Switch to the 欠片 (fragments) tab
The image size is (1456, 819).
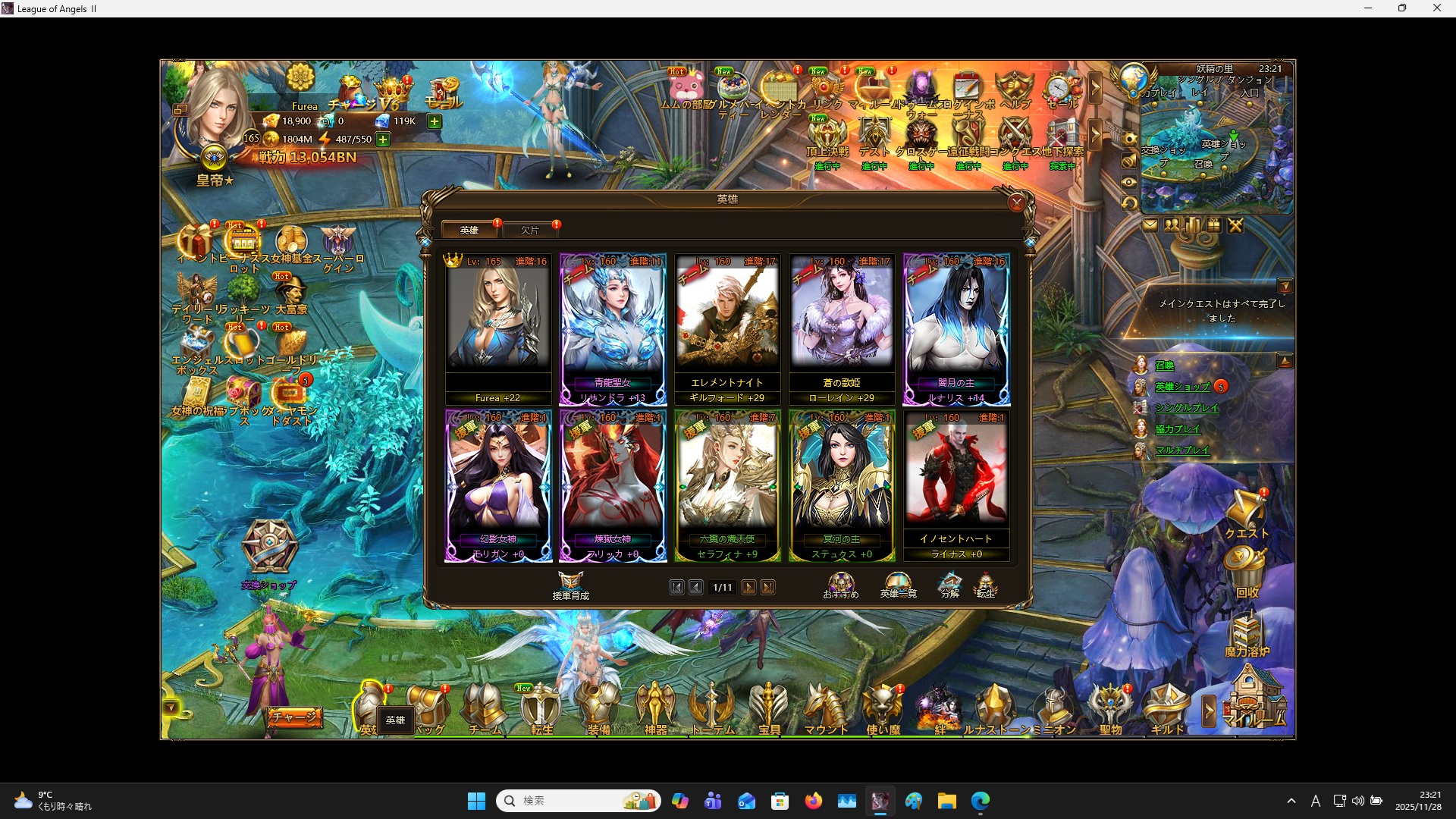531,230
